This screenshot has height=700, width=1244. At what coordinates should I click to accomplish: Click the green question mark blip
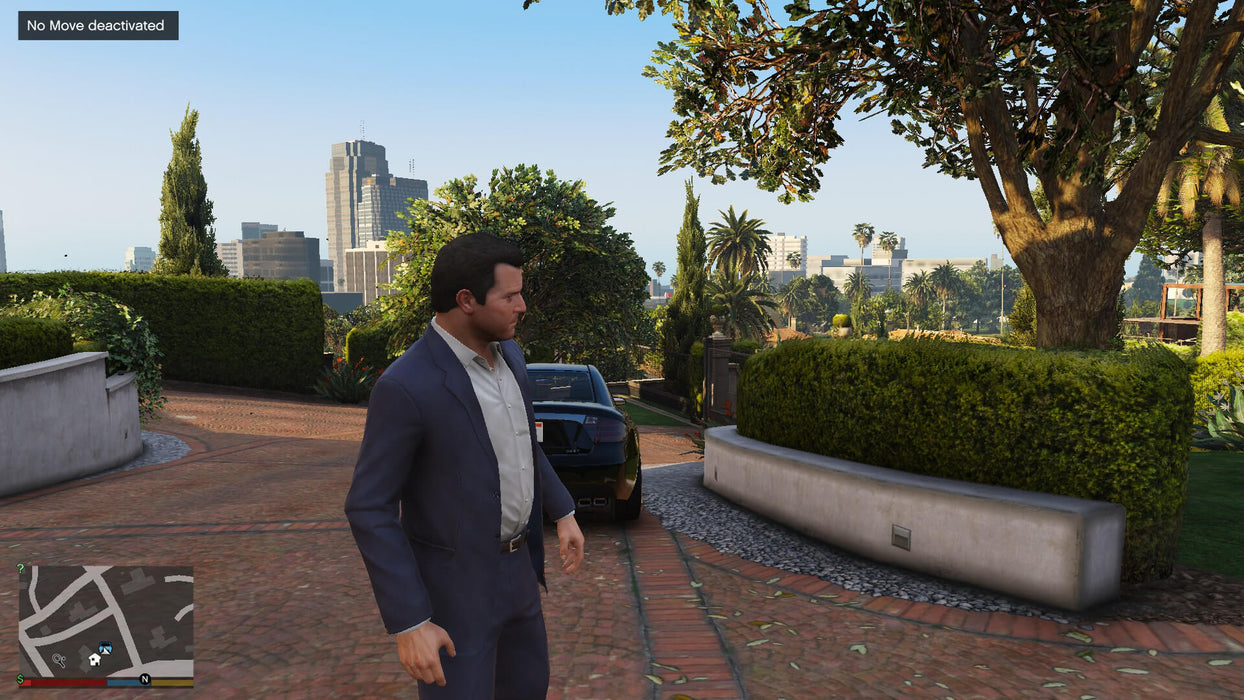point(21,568)
